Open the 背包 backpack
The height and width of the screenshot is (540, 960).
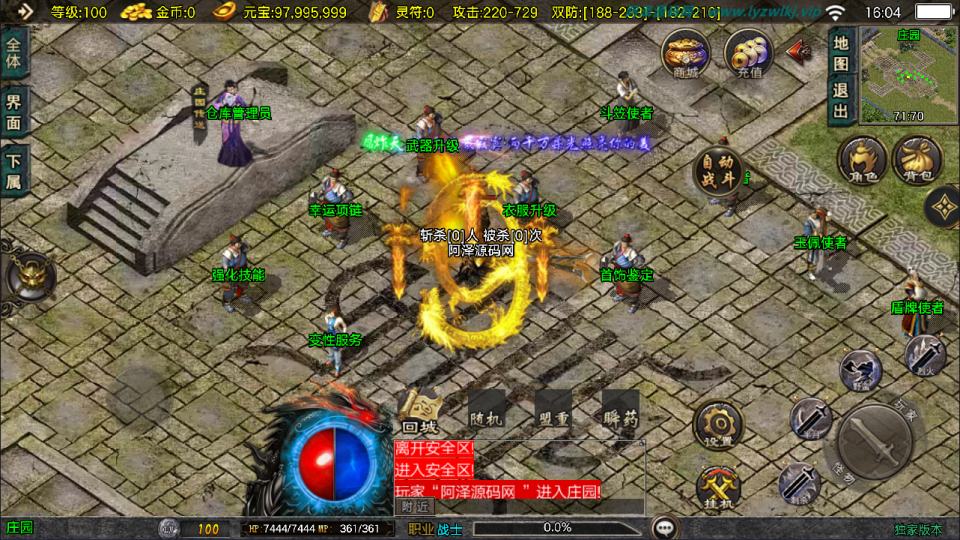(917, 163)
